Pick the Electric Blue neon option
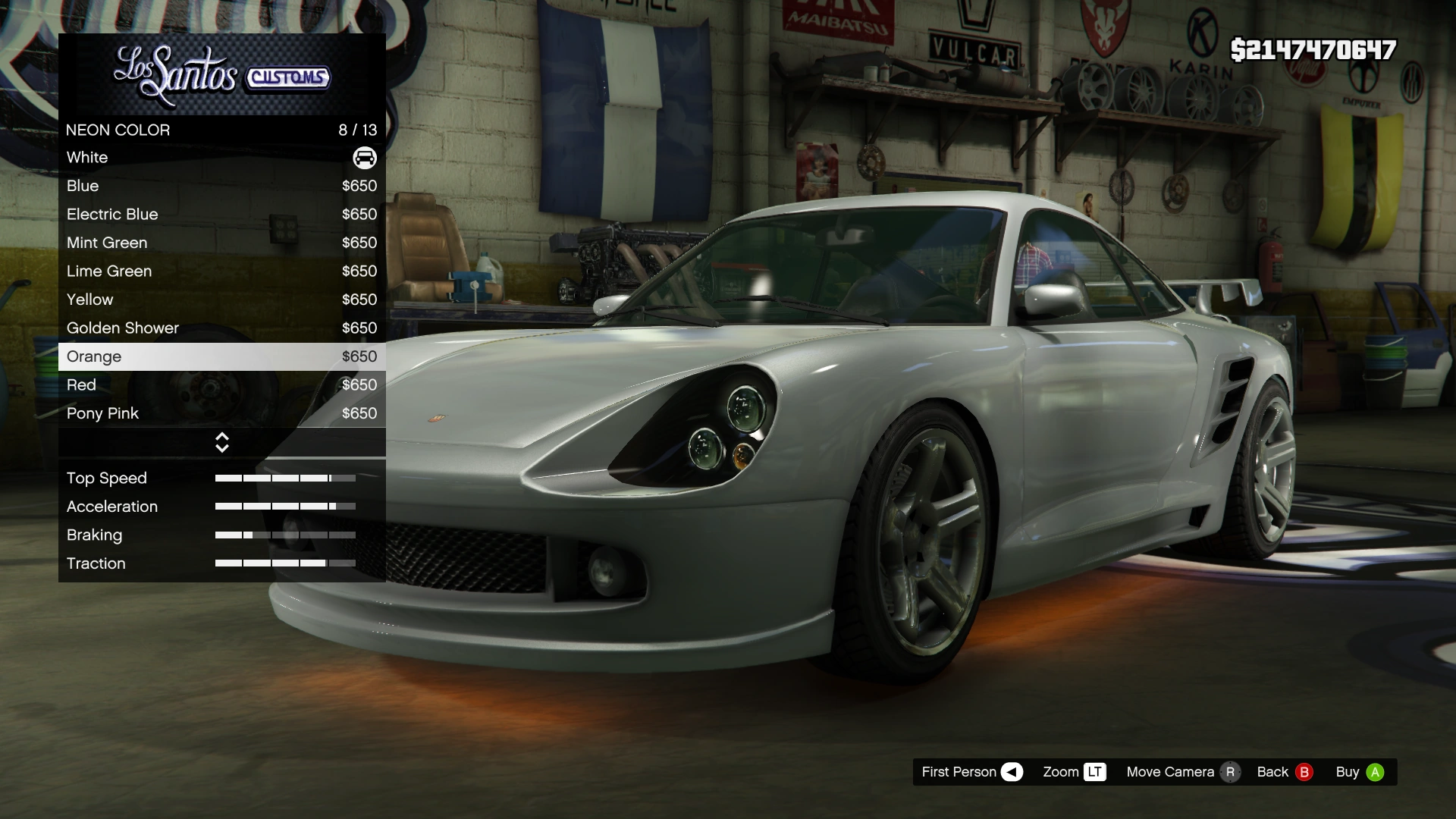The image size is (1456, 819). click(221, 215)
